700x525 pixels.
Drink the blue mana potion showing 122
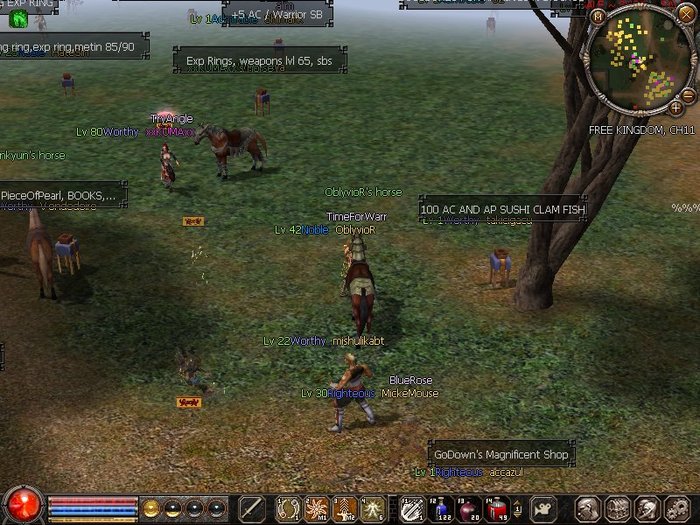coord(440,508)
